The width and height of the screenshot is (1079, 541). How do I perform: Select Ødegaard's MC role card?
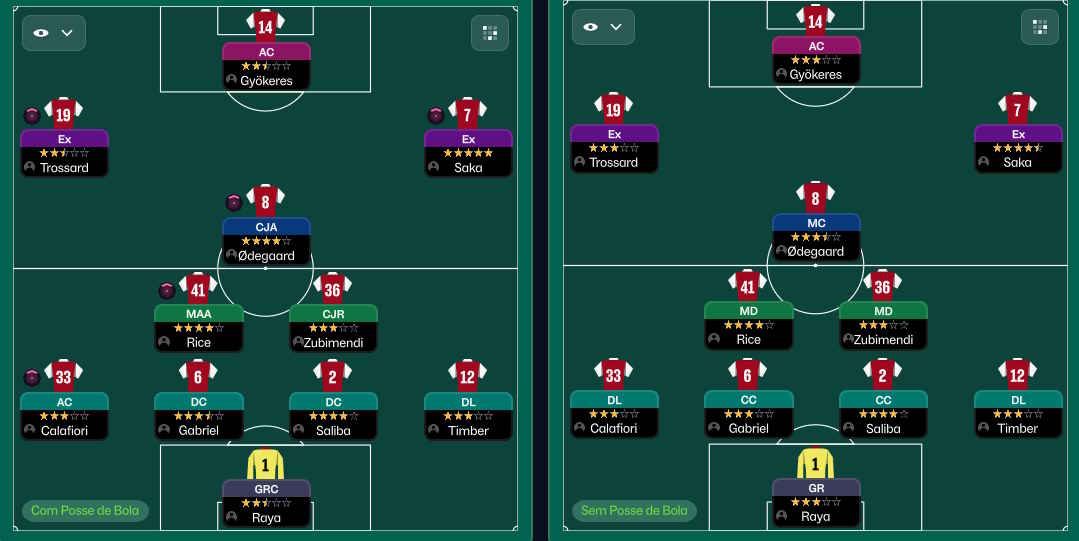pyautogui.click(x=816, y=238)
